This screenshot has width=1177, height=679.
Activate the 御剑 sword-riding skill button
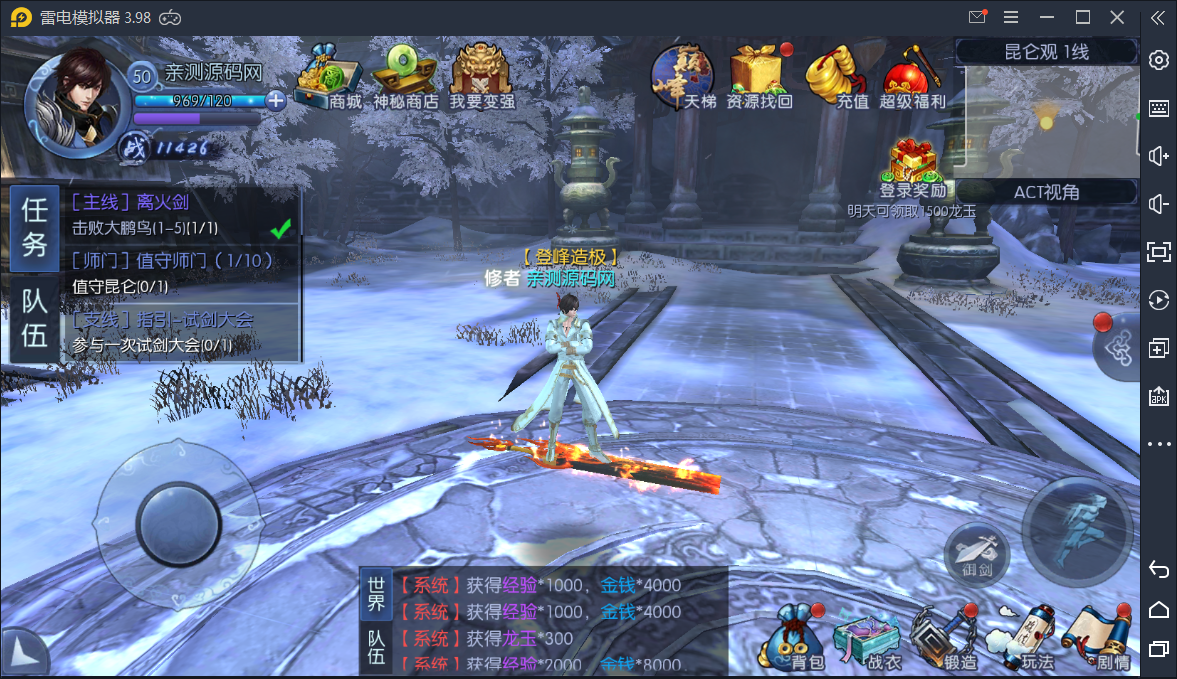[x=975, y=554]
